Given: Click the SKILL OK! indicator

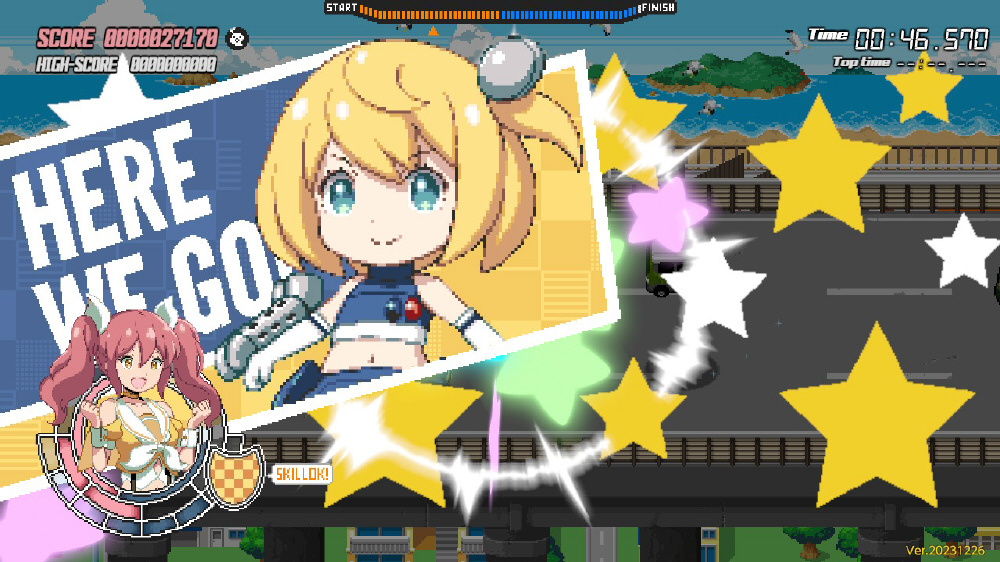Looking at the screenshot, I should point(302,474).
